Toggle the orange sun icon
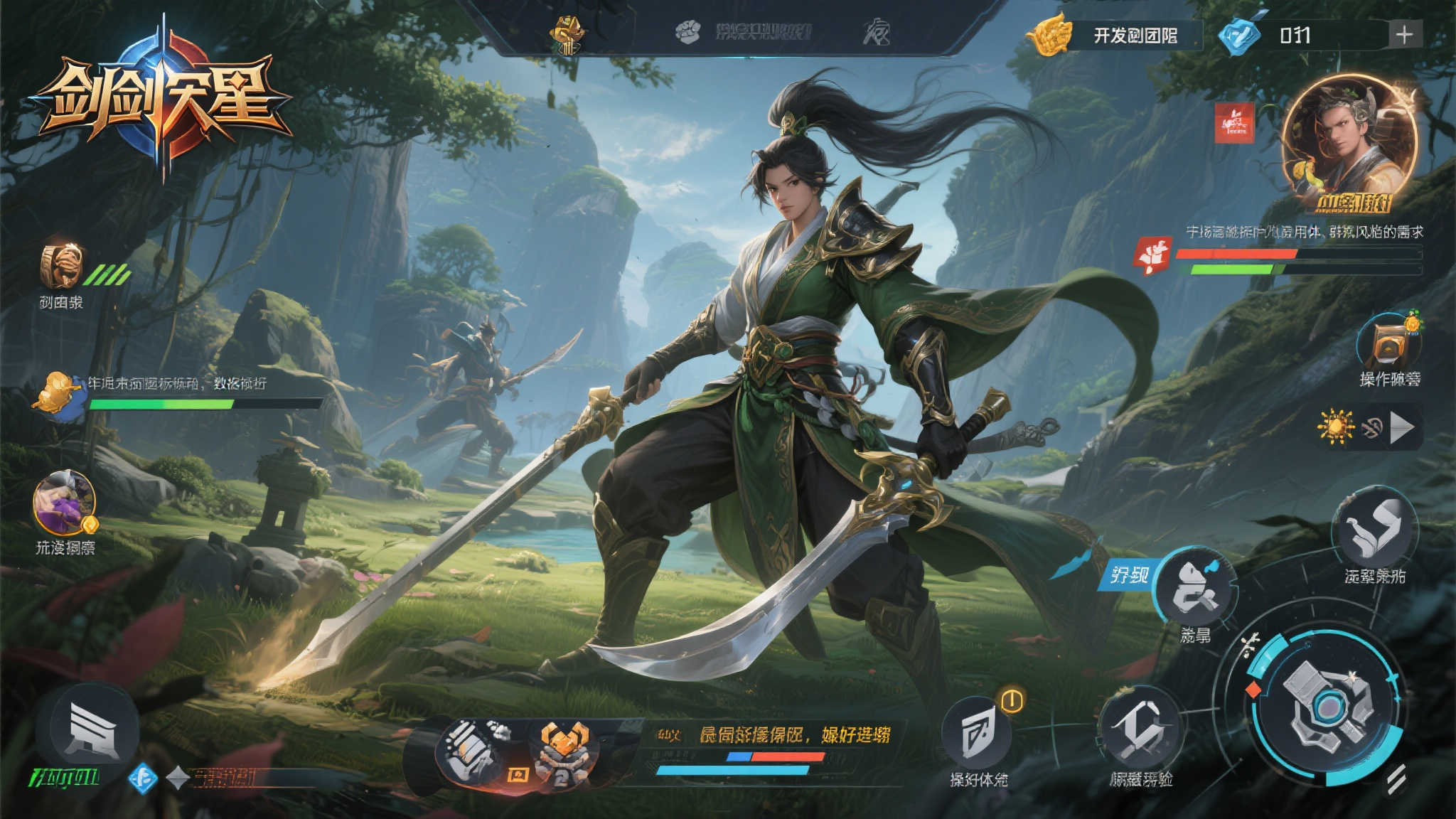This screenshot has height=819, width=1456. coord(1335,427)
